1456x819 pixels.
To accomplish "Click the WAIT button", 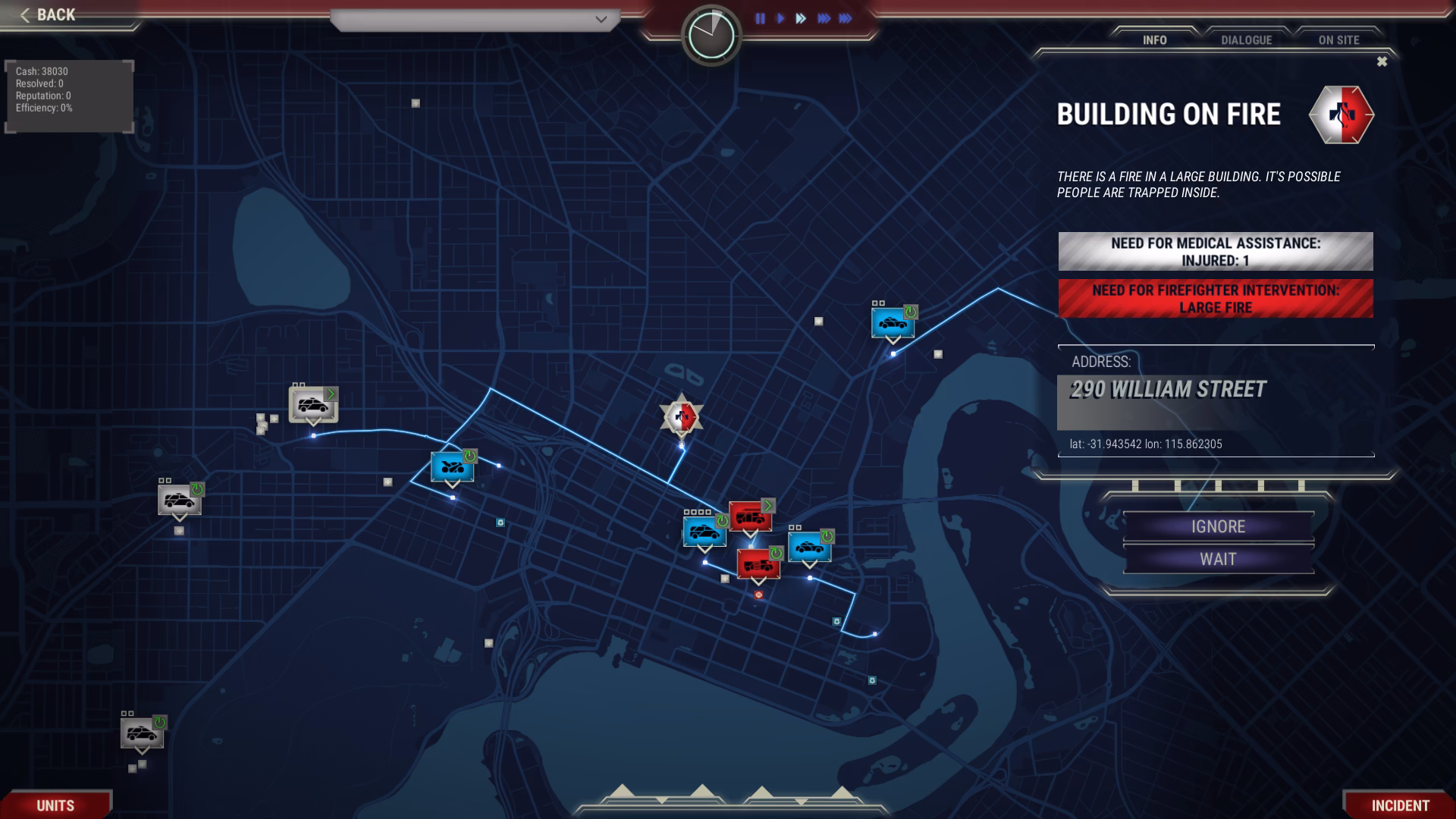I will (x=1217, y=559).
